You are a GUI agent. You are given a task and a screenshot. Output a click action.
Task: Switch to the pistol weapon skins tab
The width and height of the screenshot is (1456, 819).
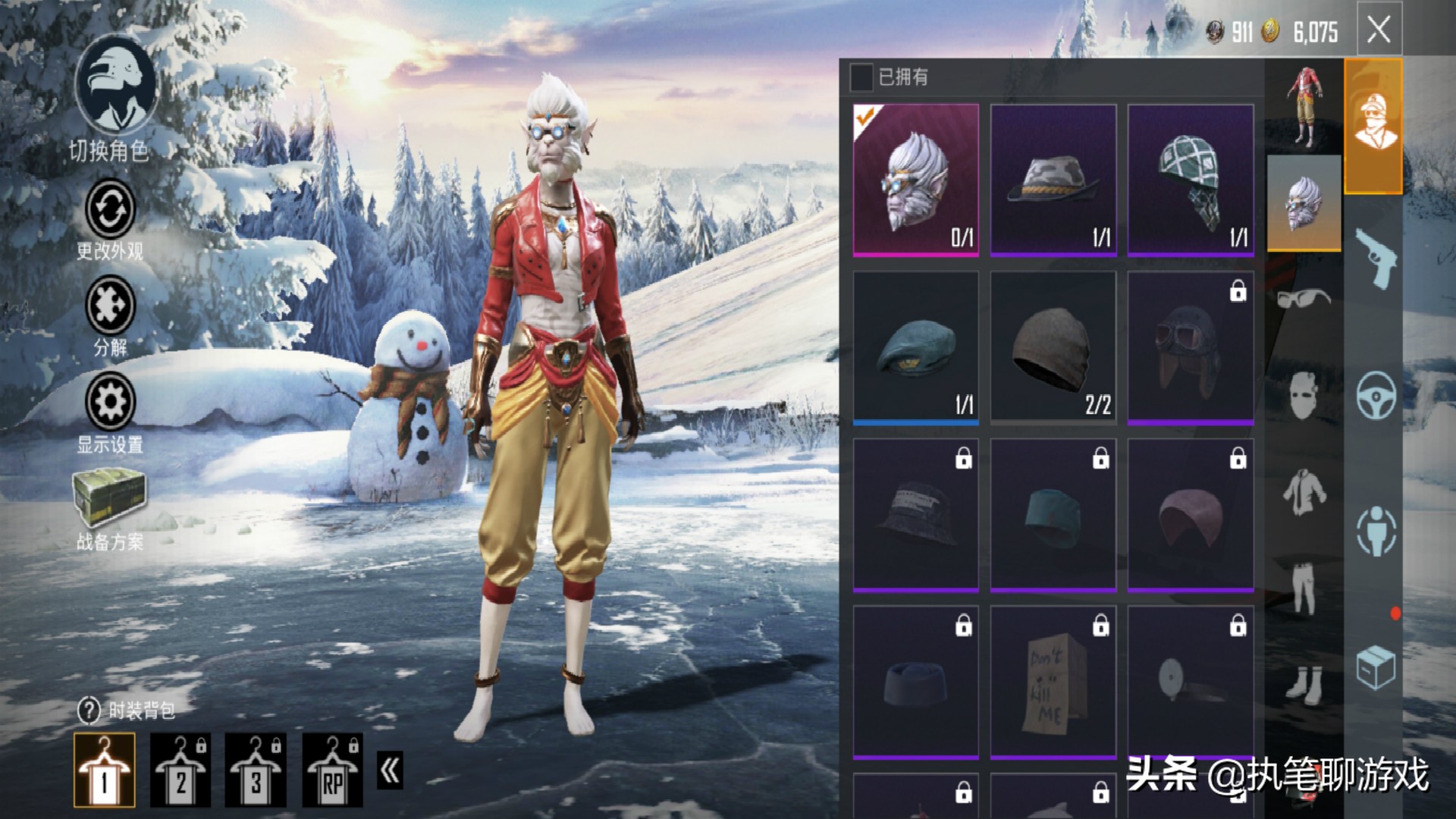point(1375,258)
